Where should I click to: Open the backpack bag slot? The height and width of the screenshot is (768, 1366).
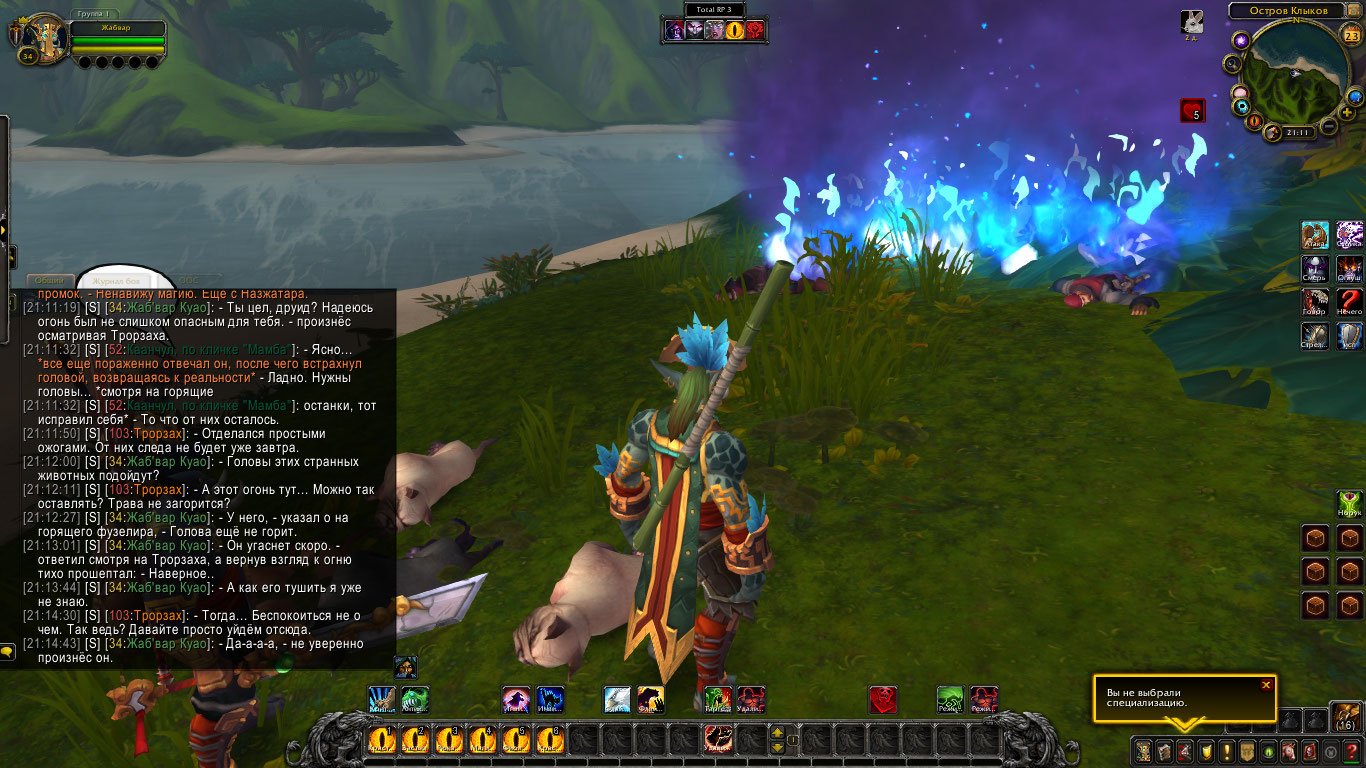tap(1344, 718)
